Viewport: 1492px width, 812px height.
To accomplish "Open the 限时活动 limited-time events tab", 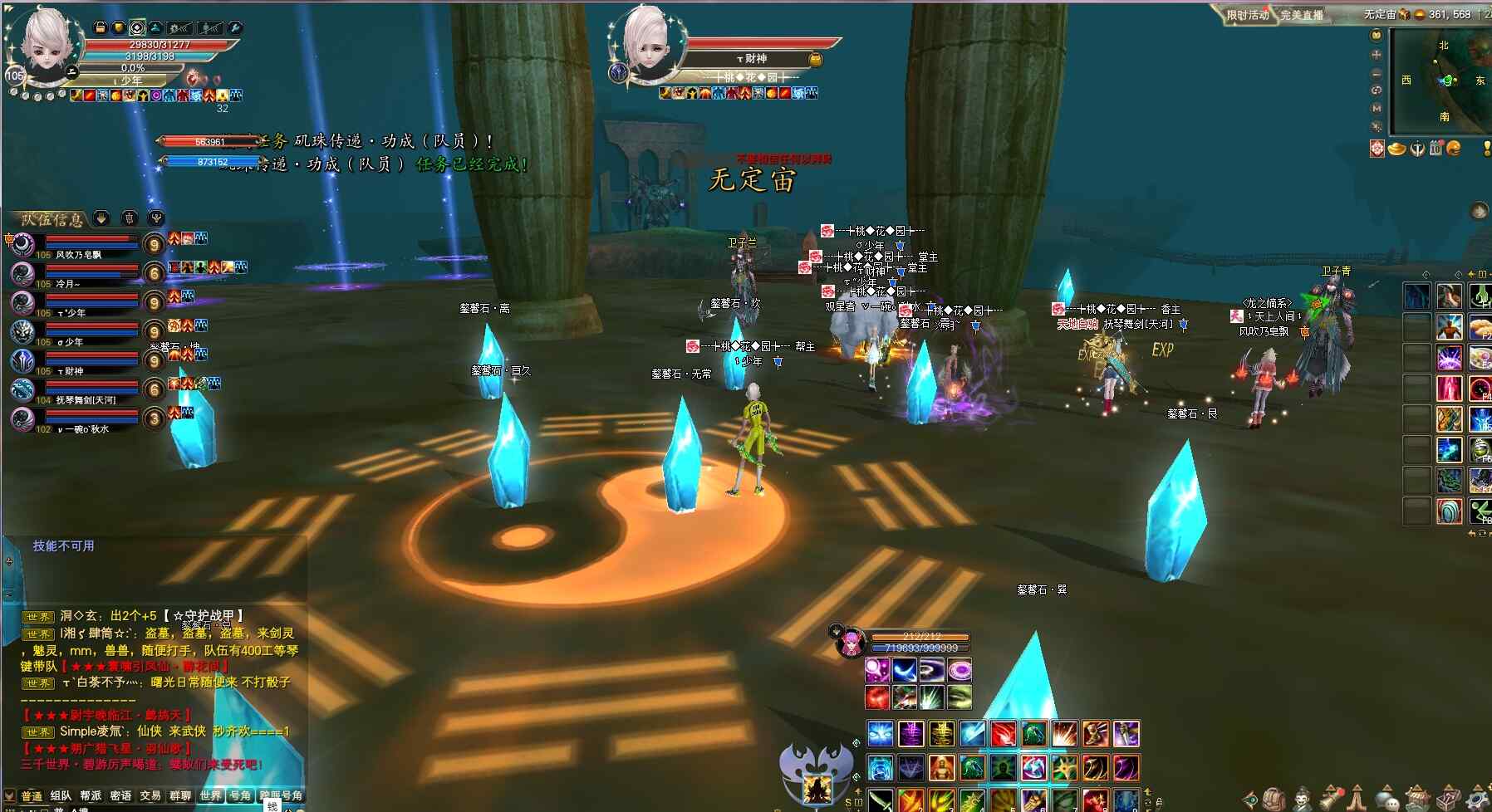I will 1248,15.
